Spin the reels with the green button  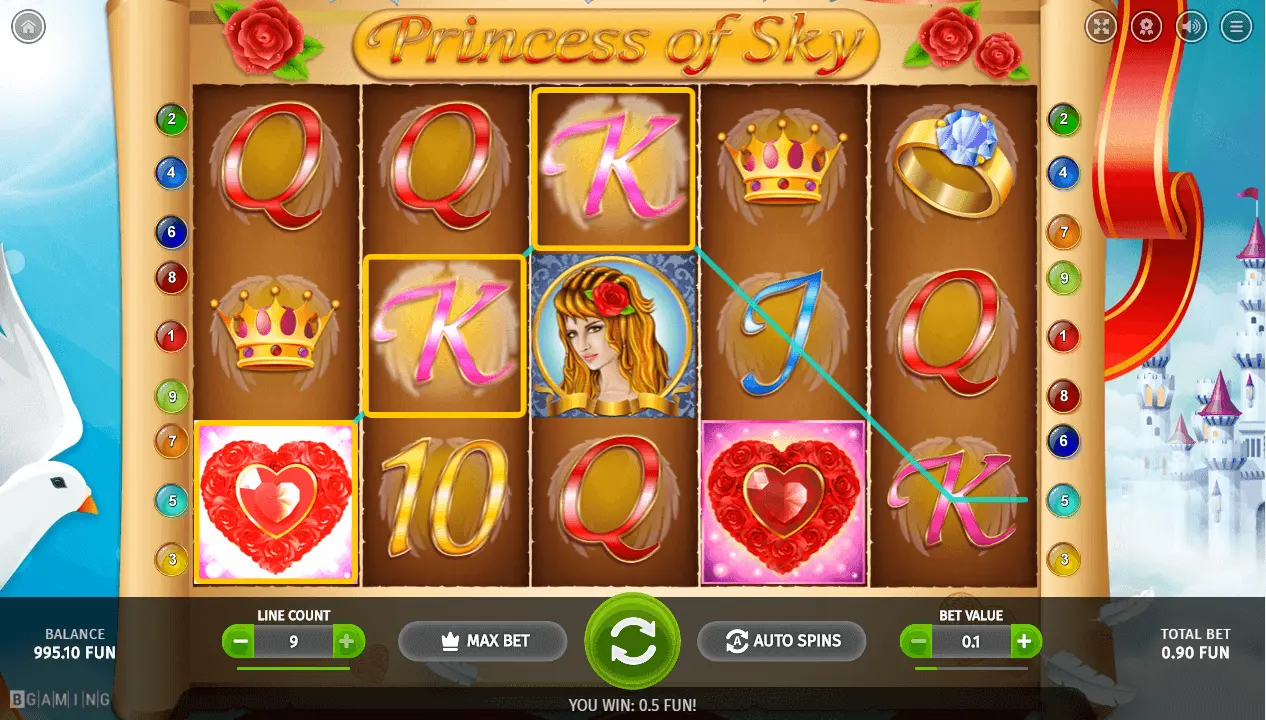click(x=632, y=641)
